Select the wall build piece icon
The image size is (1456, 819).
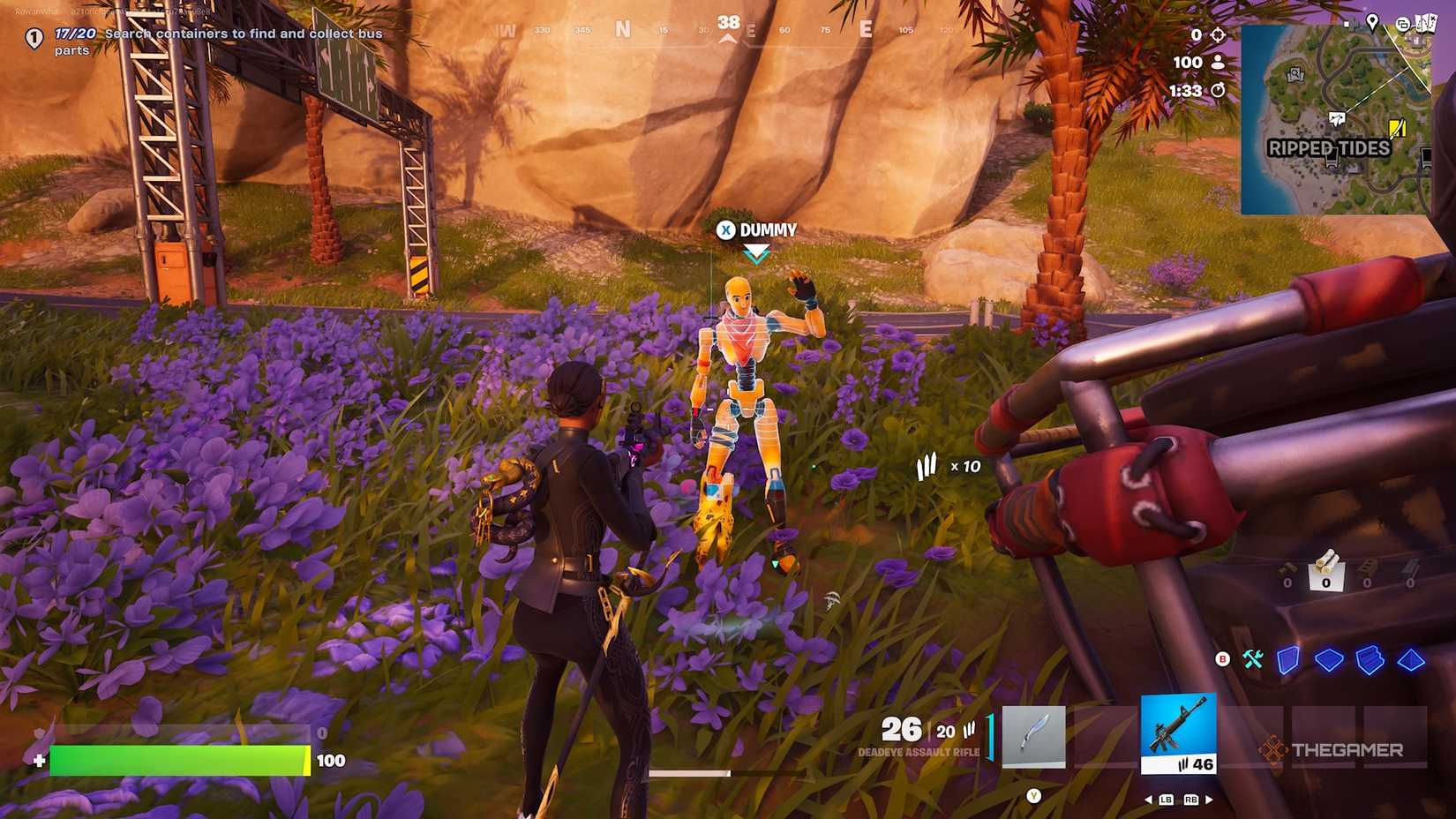pyautogui.click(x=1288, y=661)
